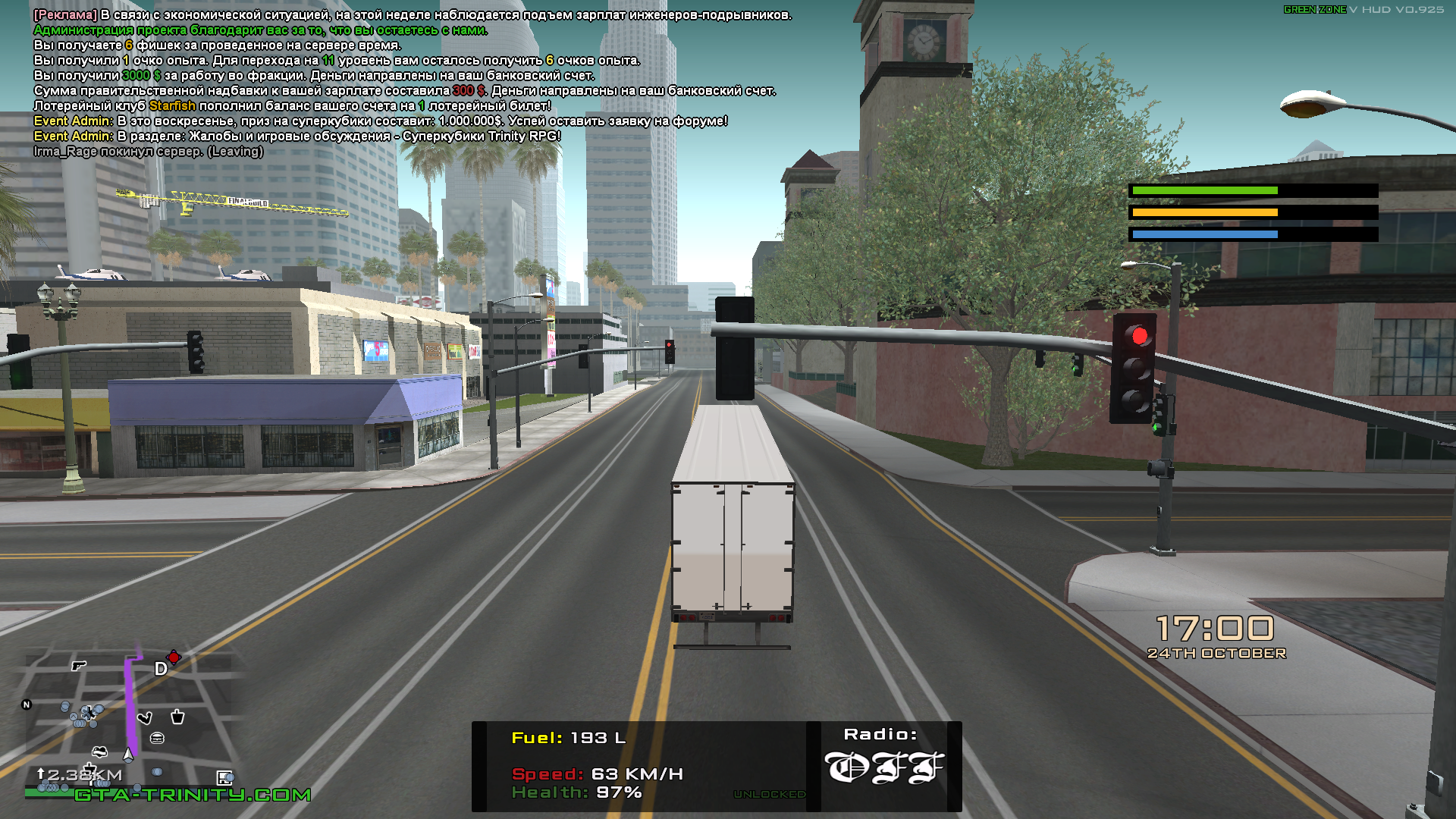The width and height of the screenshot is (1456, 819).
Task: Select the gym flexed-arm marker on minimap
Action: [144, 717]
